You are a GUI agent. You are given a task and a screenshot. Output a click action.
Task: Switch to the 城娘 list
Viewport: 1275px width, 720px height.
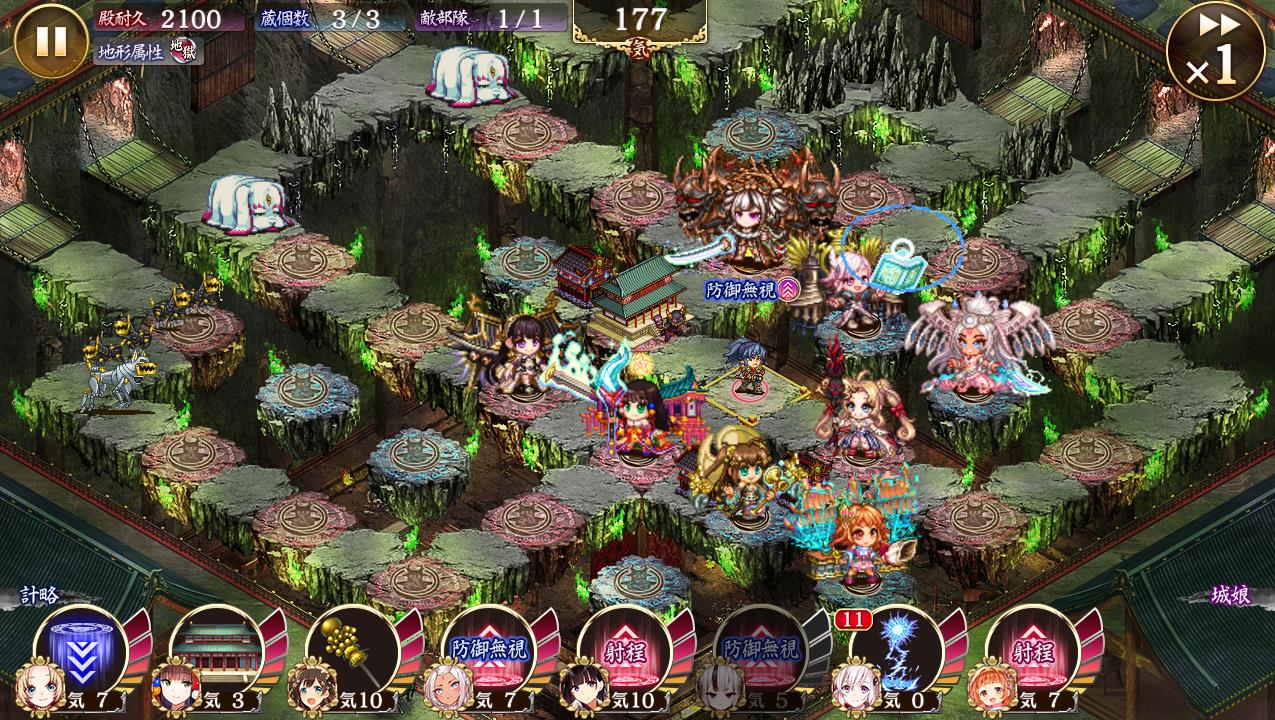pyautogui.click(x=1229, y=596)
